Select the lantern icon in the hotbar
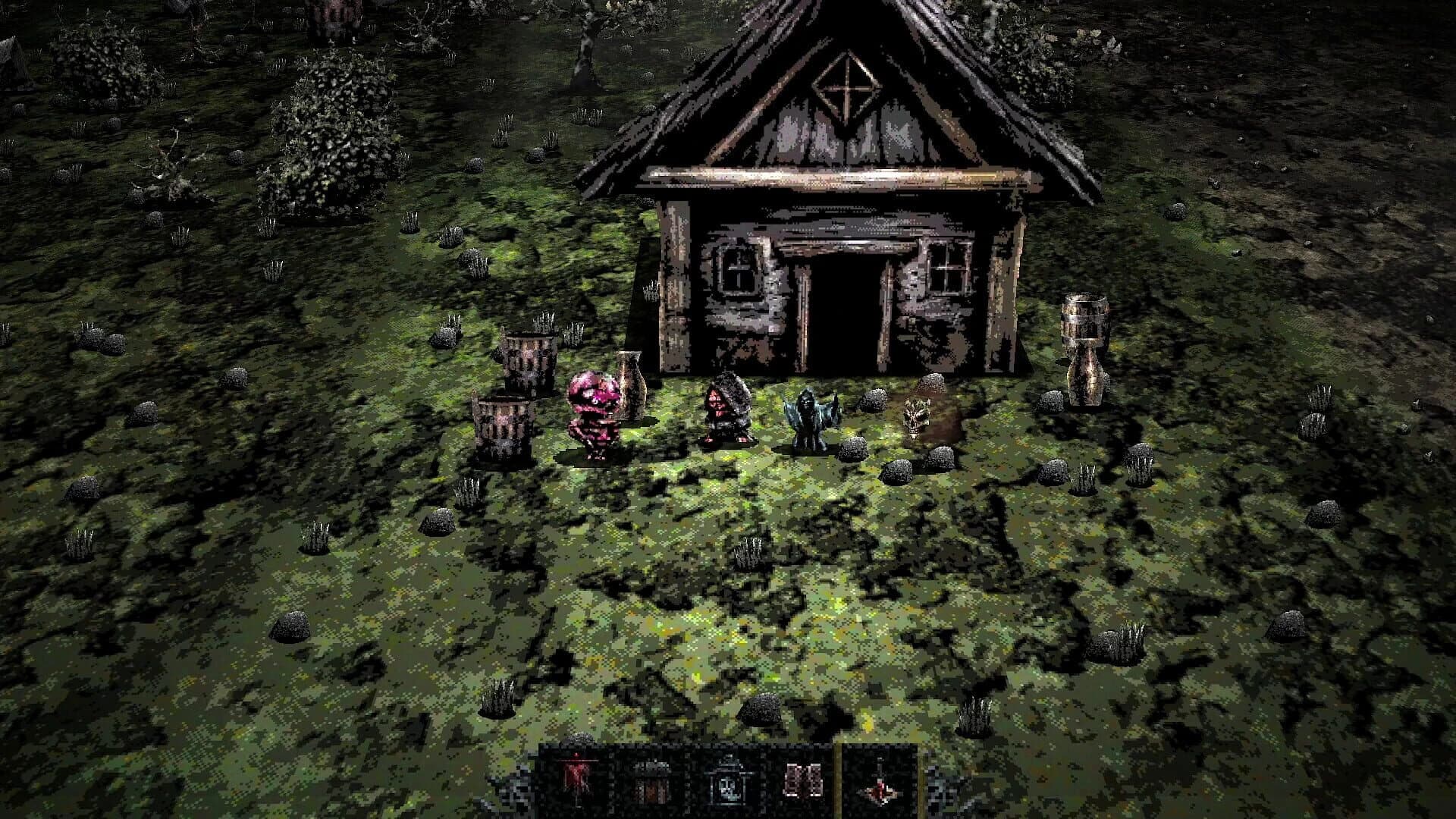1456x819 pixels. tap(728, 781)
